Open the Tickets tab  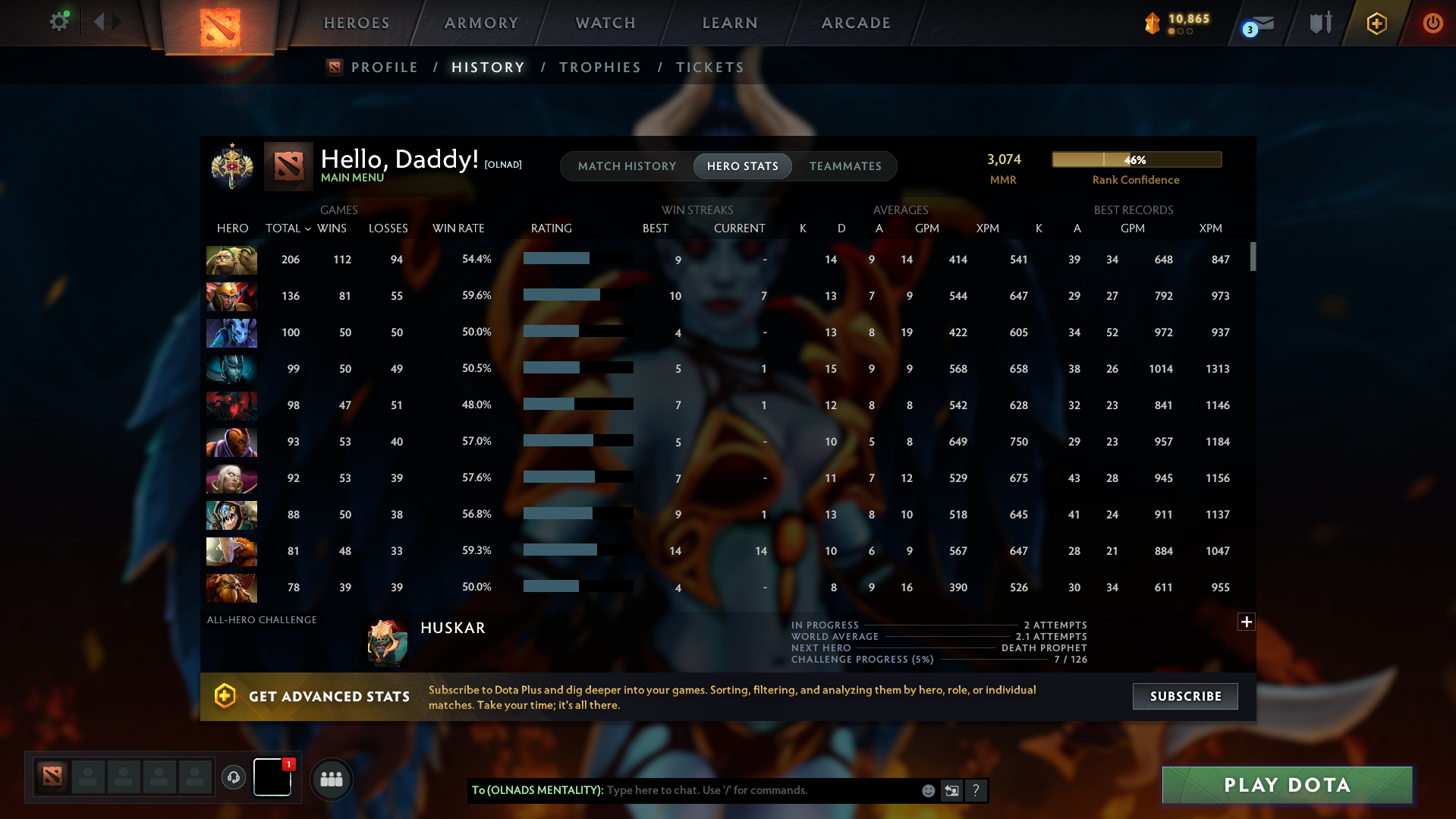pos(709,68)
